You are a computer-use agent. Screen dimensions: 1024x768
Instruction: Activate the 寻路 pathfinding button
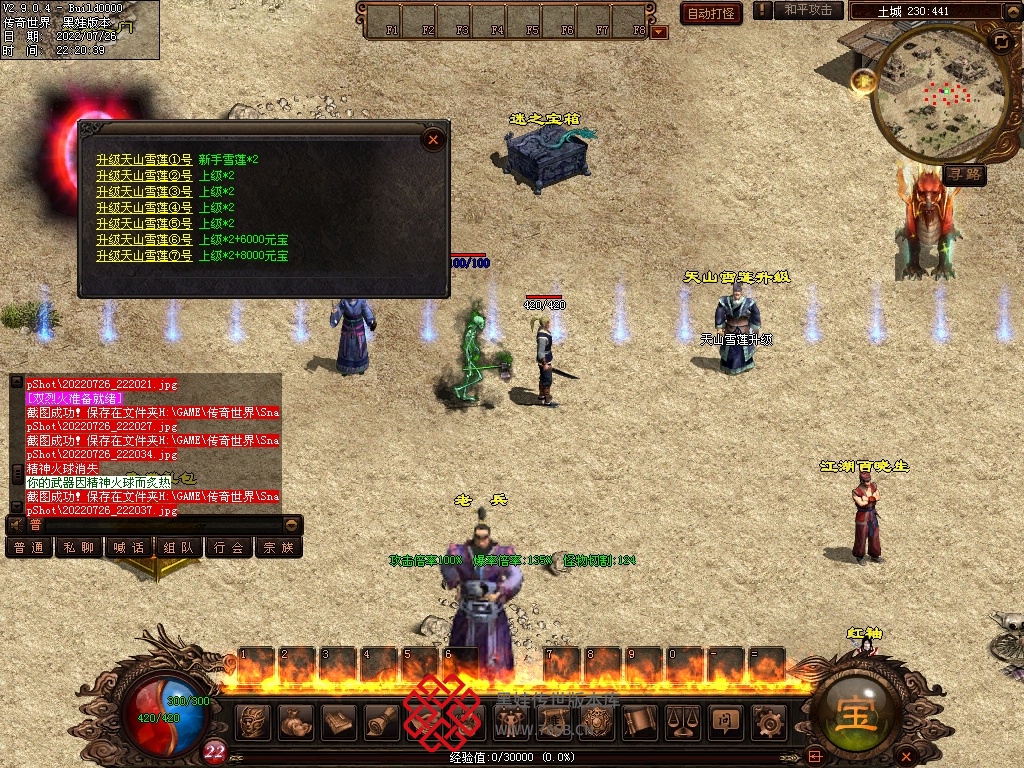[965, 175]
